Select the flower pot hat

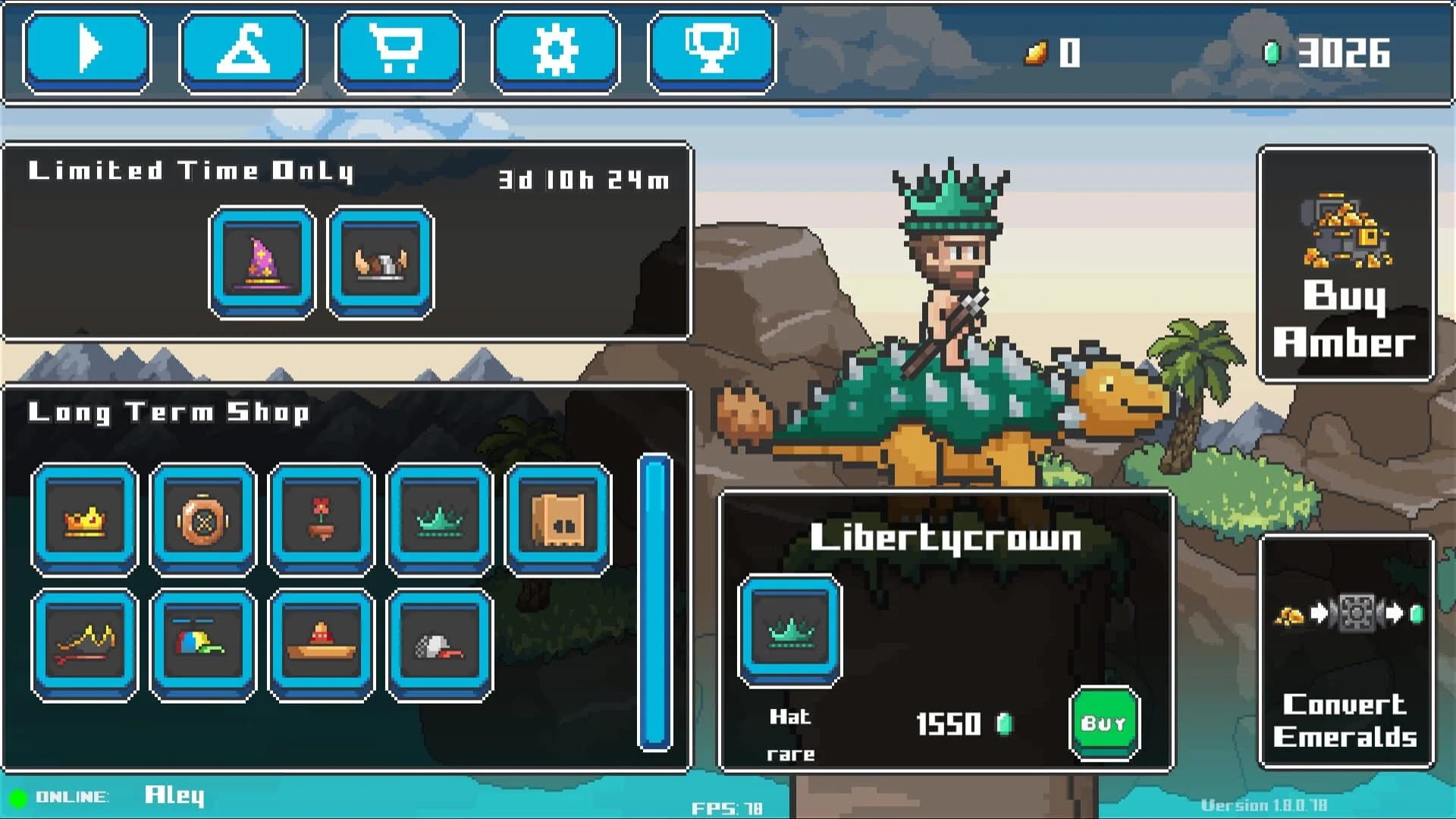point(322,519)
